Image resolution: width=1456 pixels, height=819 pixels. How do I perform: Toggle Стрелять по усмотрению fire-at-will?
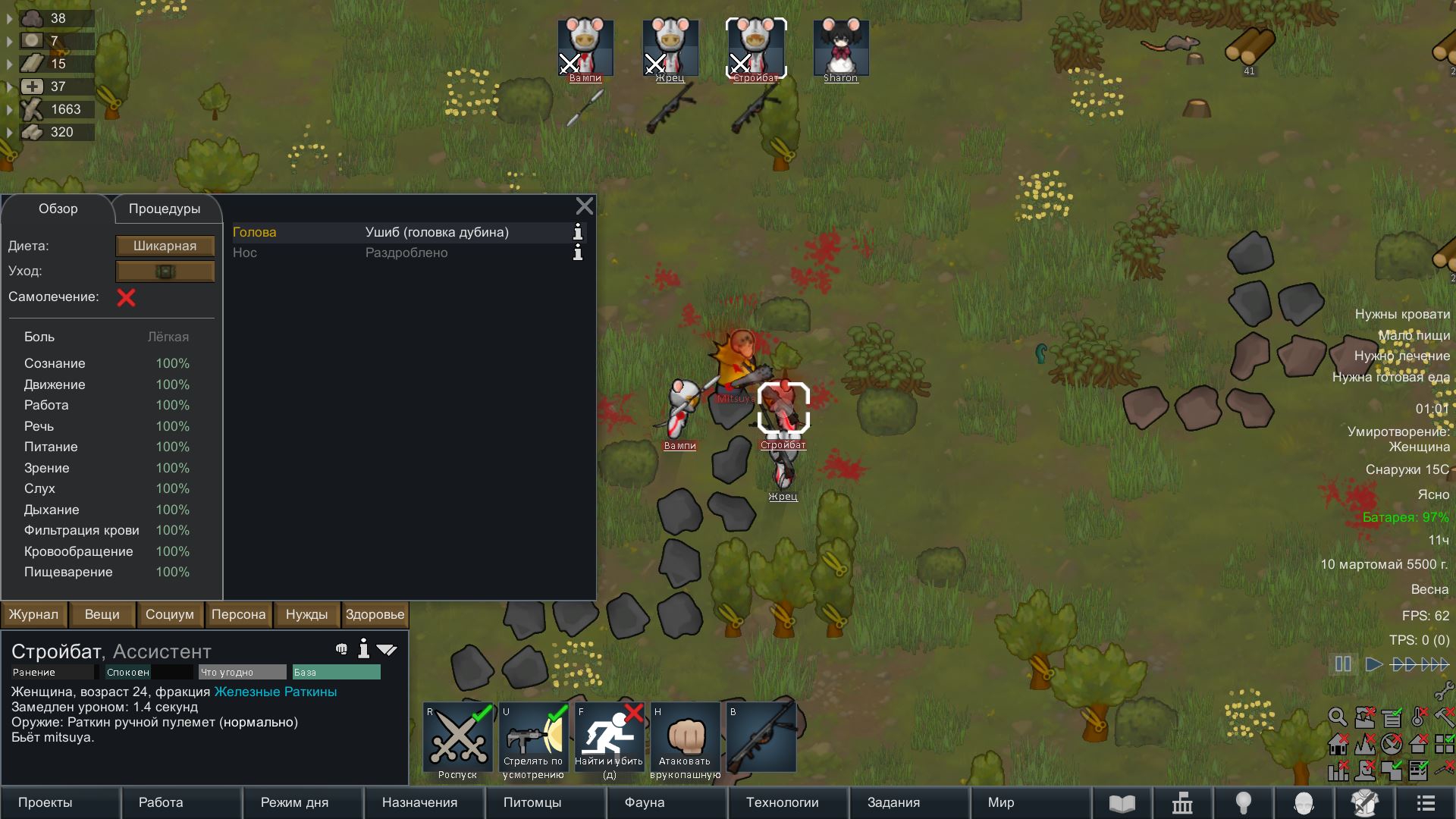(534, 738)
